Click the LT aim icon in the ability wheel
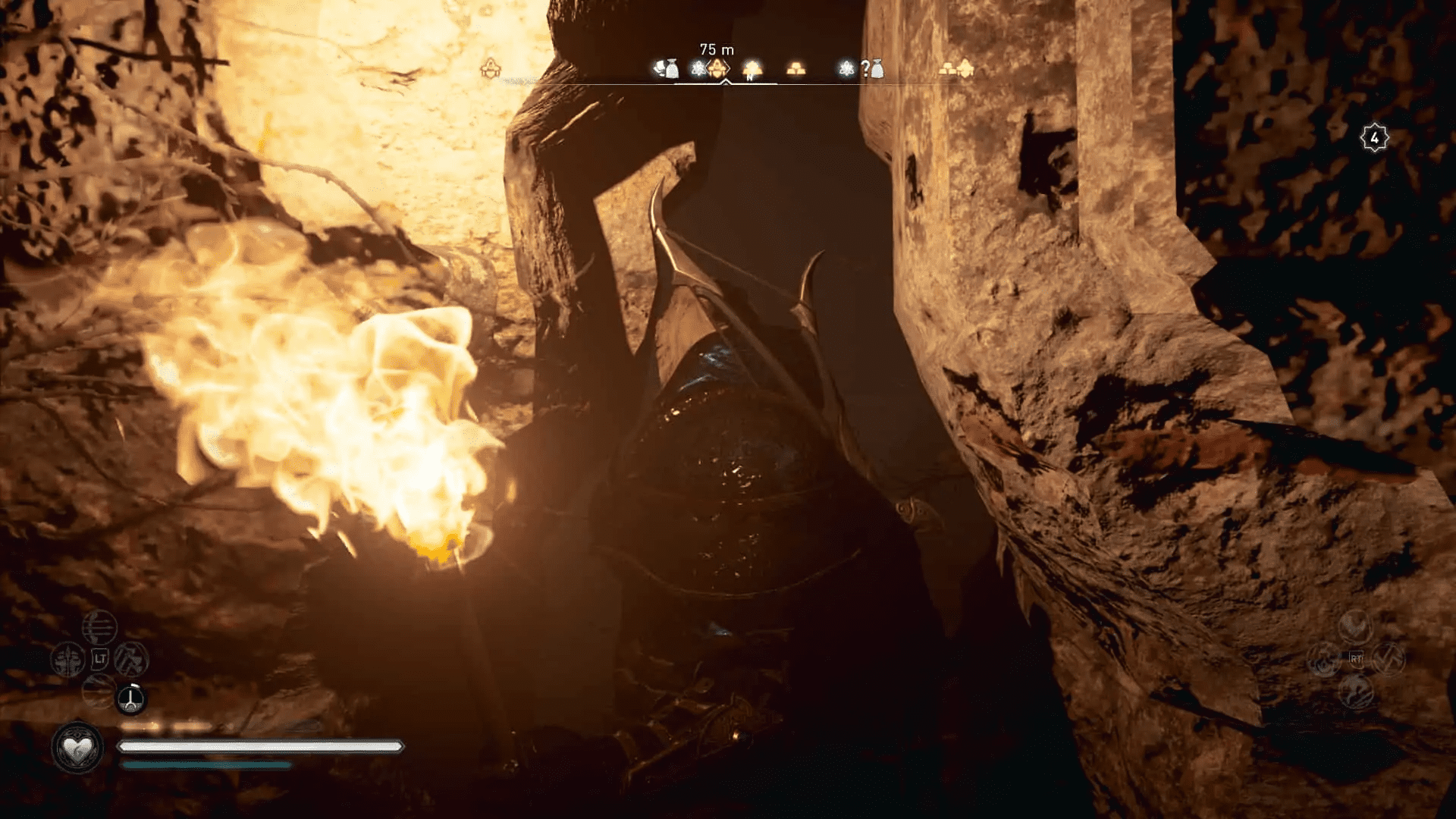 [100, 659]
